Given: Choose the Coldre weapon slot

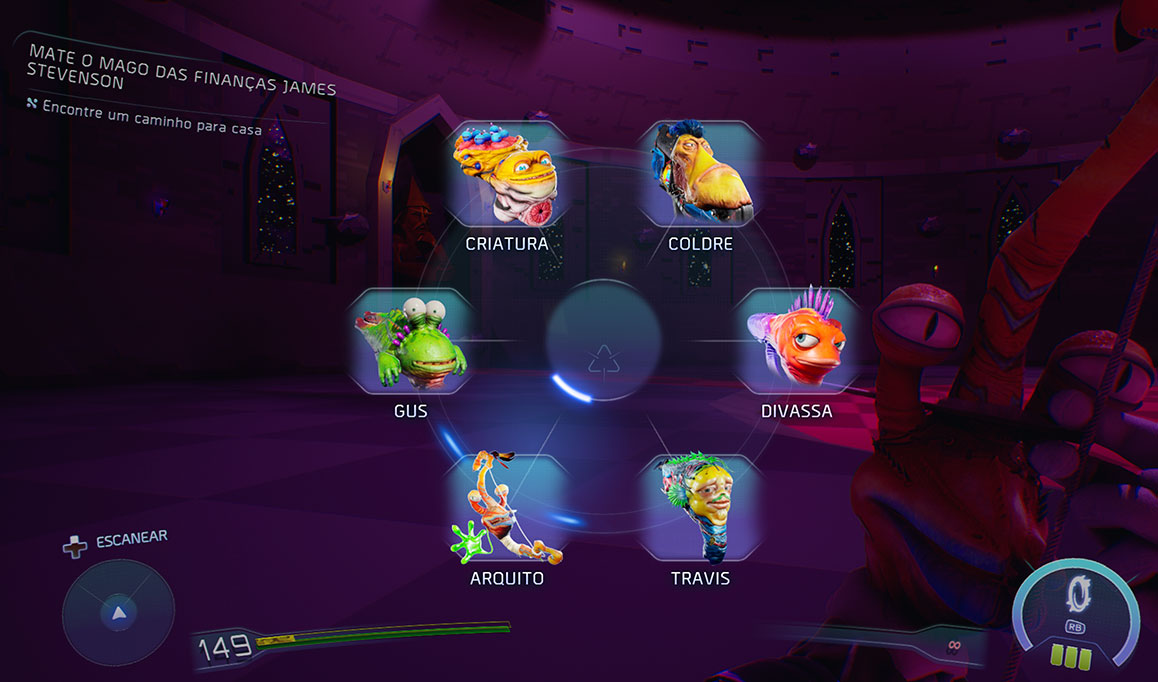Looking at the screenshot, I should click(700, 176).
